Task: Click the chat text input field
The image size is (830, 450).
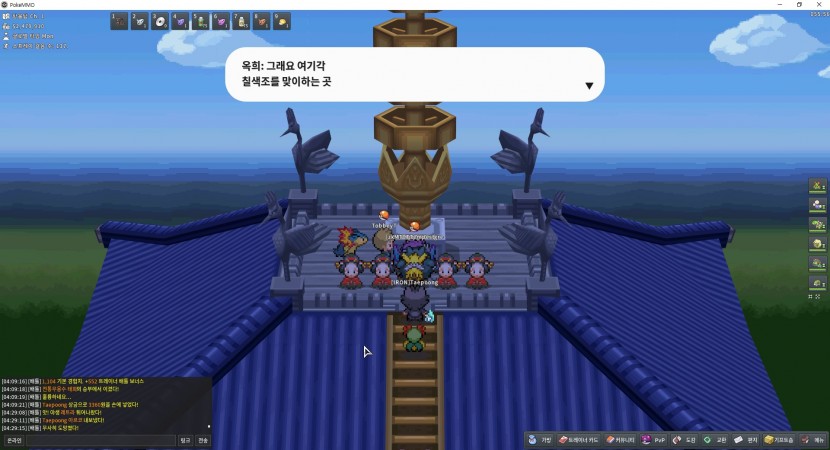Action: [x=100, y=440]
